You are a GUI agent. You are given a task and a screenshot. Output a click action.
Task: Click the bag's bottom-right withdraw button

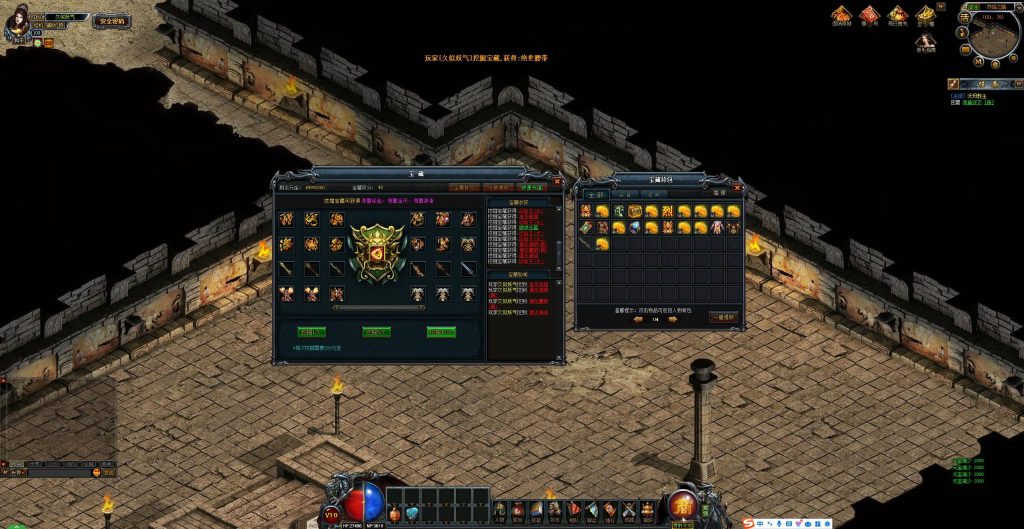(722, 316)
